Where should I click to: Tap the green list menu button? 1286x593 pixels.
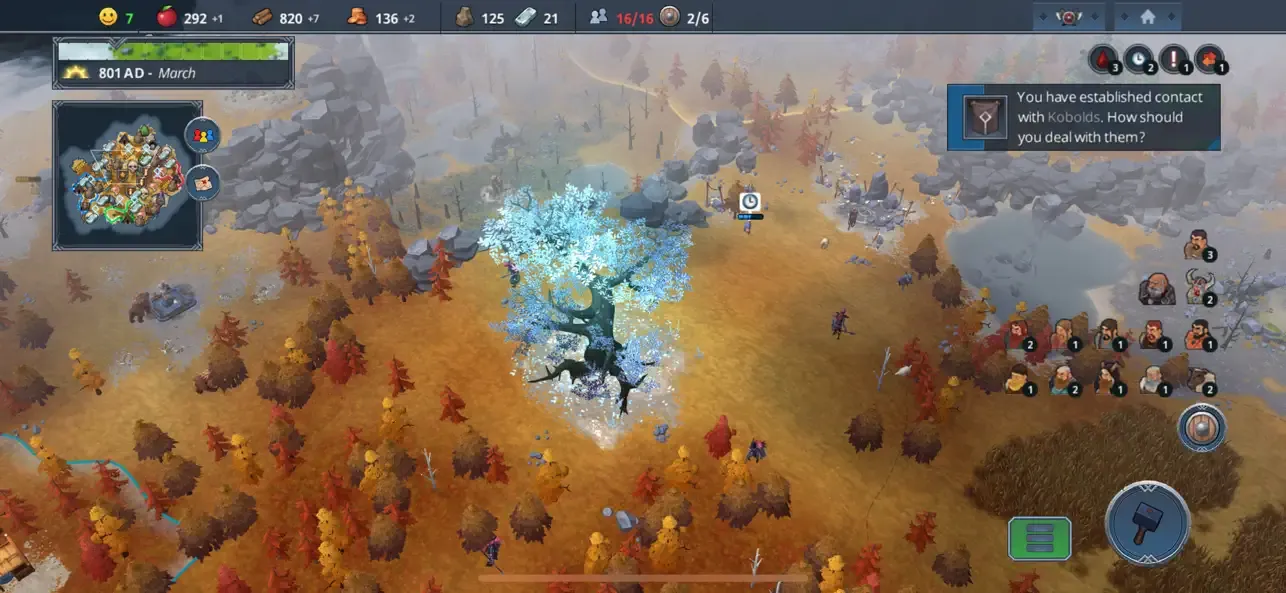click(x=1039, y=538)
